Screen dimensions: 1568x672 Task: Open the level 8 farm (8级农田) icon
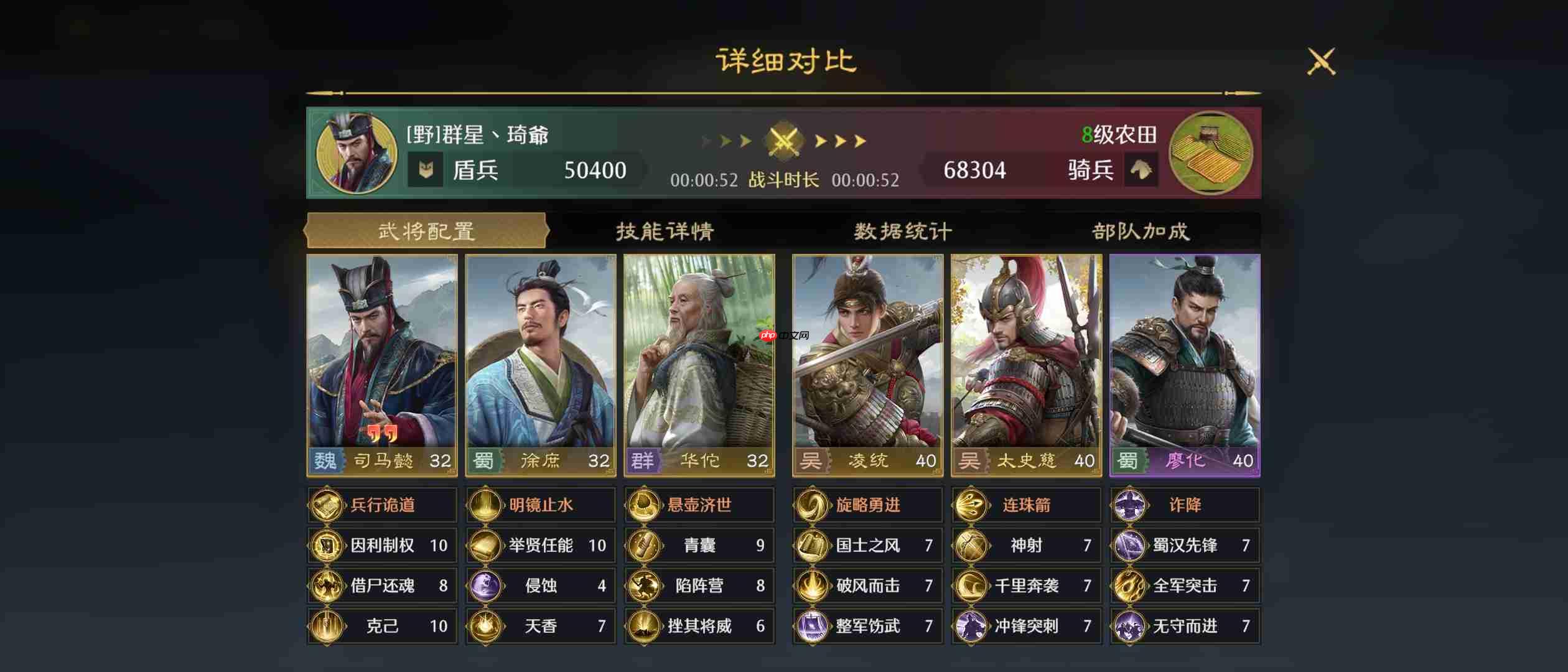1211,154
